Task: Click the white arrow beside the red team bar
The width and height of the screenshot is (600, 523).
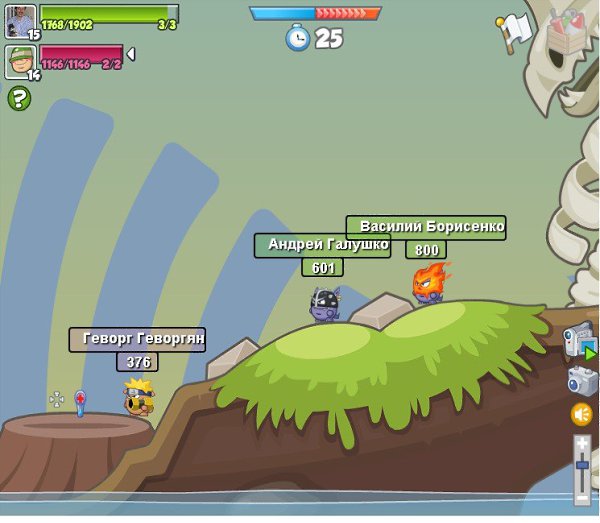Action: (x=130, y=54)
